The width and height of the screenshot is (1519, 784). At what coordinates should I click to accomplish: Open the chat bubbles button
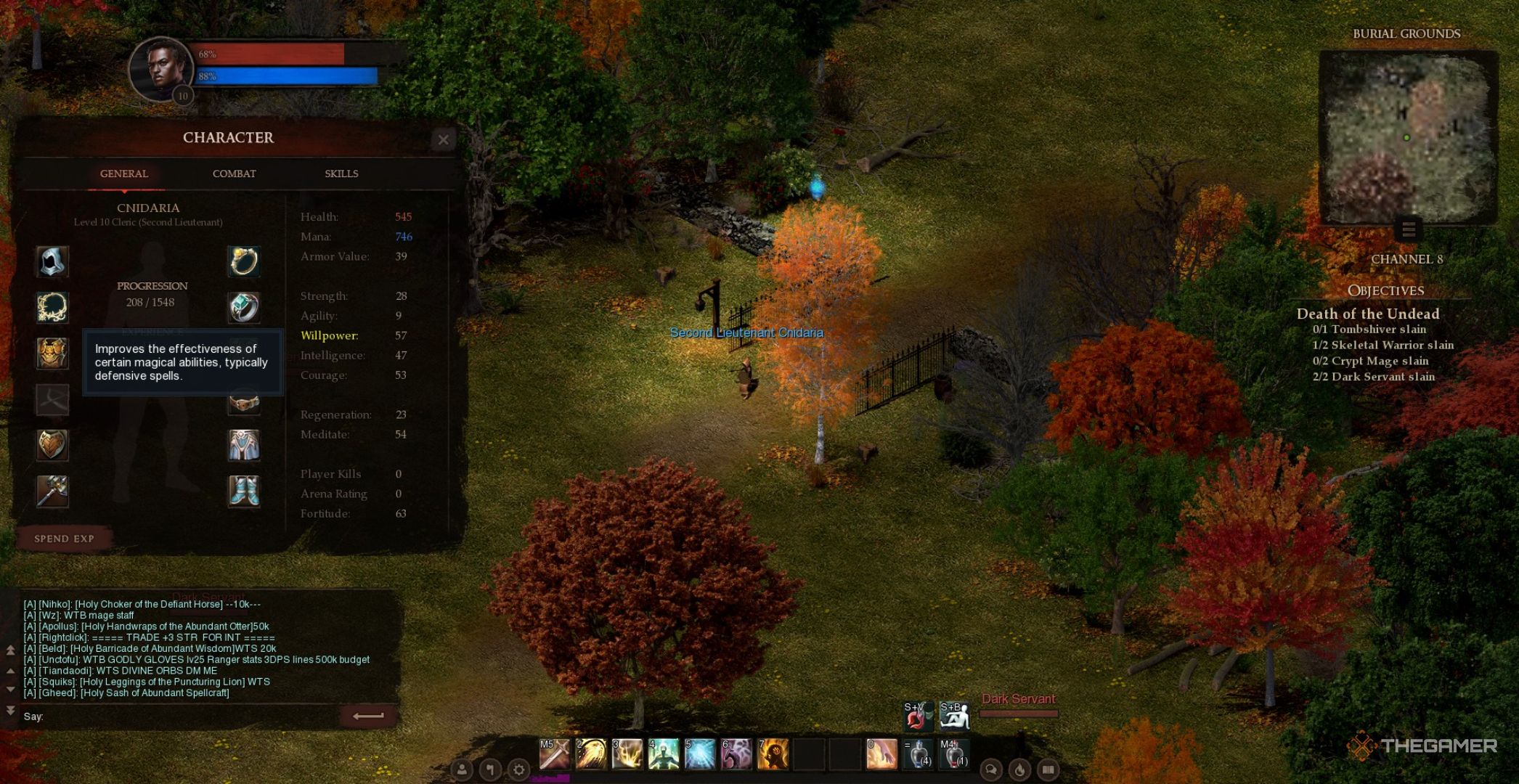(x=990, y=769)
